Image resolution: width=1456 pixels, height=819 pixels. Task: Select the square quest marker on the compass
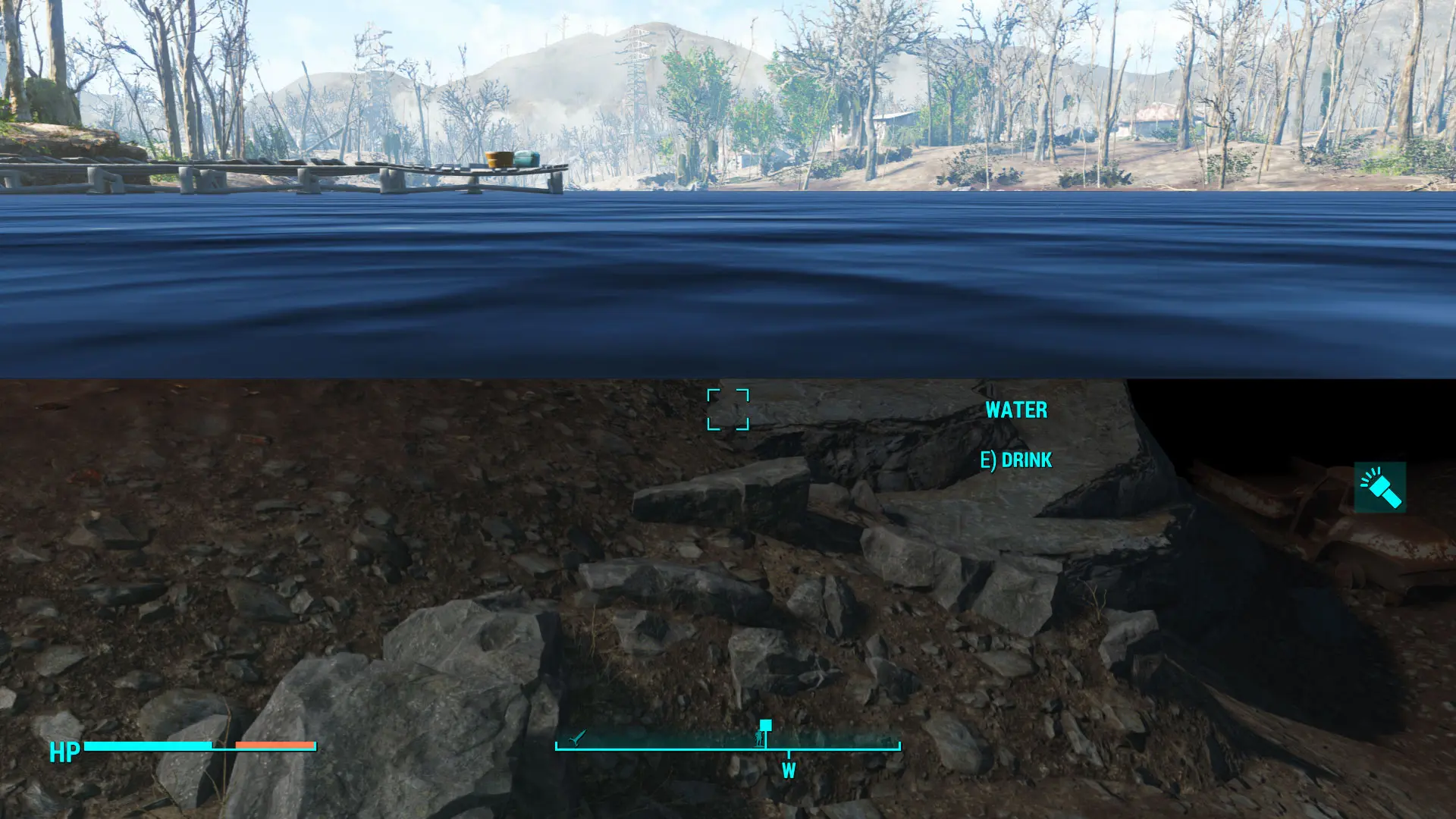click(765, 725)
